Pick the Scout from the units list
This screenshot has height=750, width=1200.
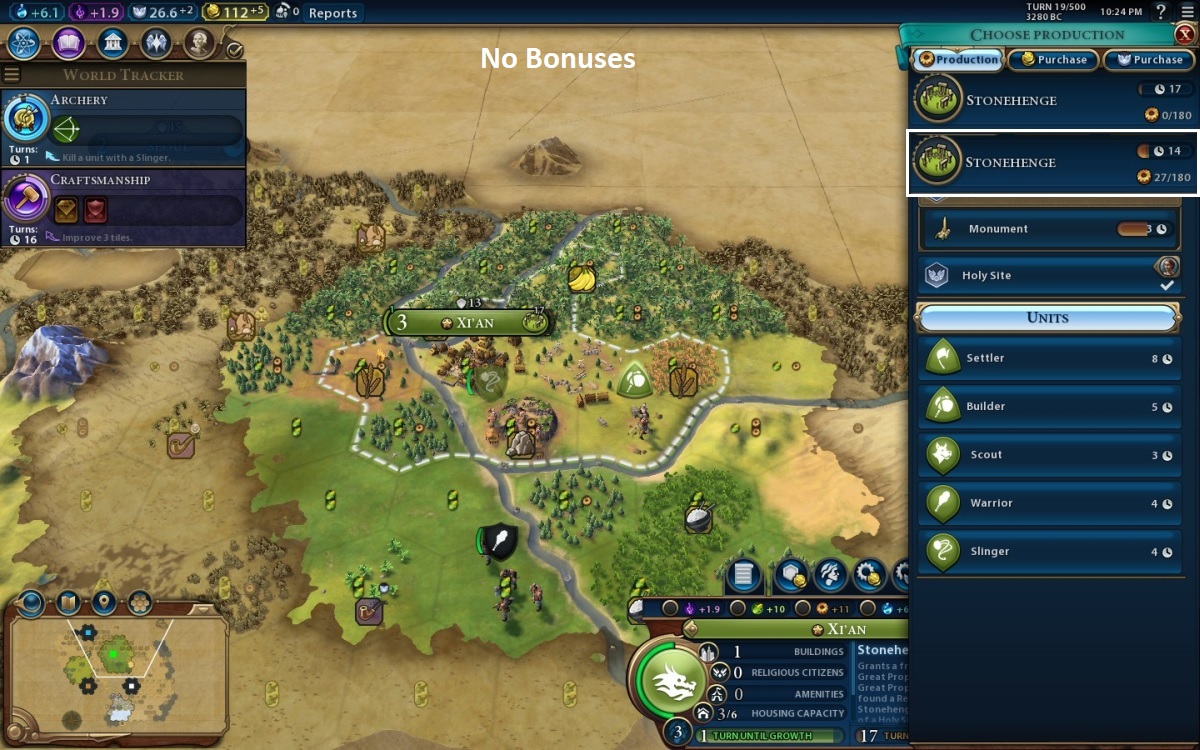[1048, 454]
